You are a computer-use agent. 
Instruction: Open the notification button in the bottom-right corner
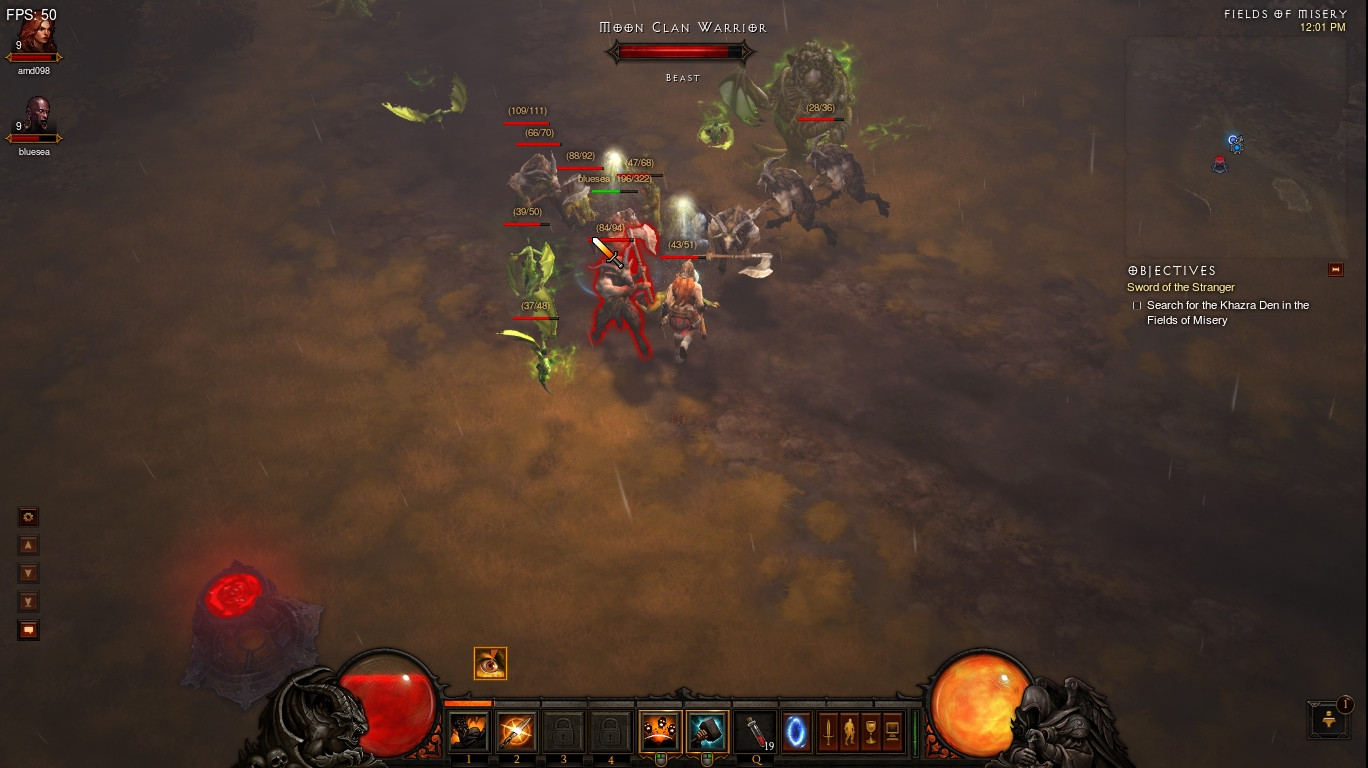[x=1328, y=719]
